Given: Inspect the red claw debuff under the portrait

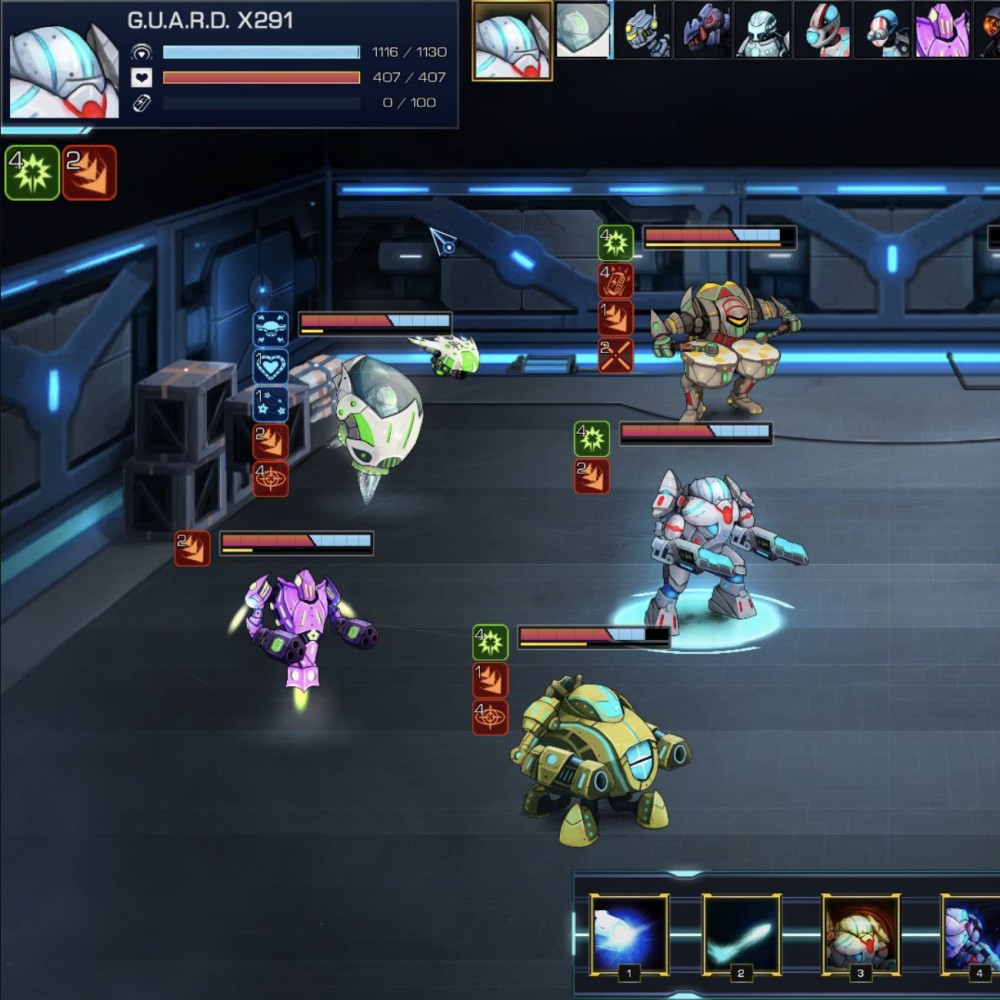Looking at the screenshot, I should 90,173.
